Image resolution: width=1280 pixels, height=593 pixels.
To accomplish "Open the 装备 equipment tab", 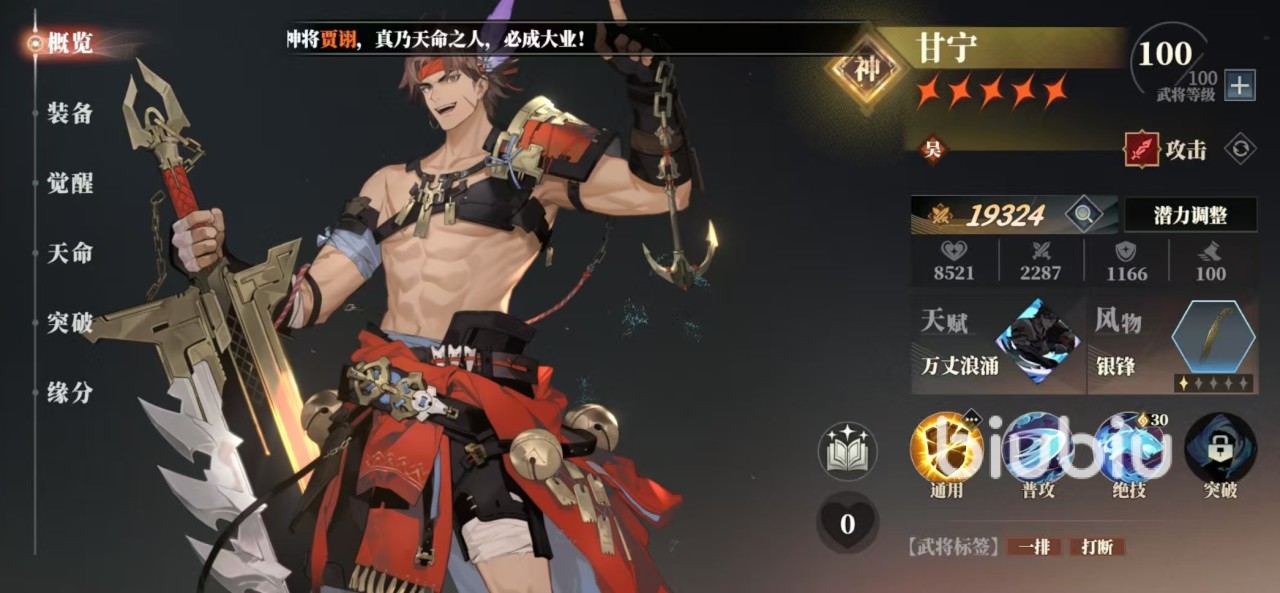I will 70,113.
